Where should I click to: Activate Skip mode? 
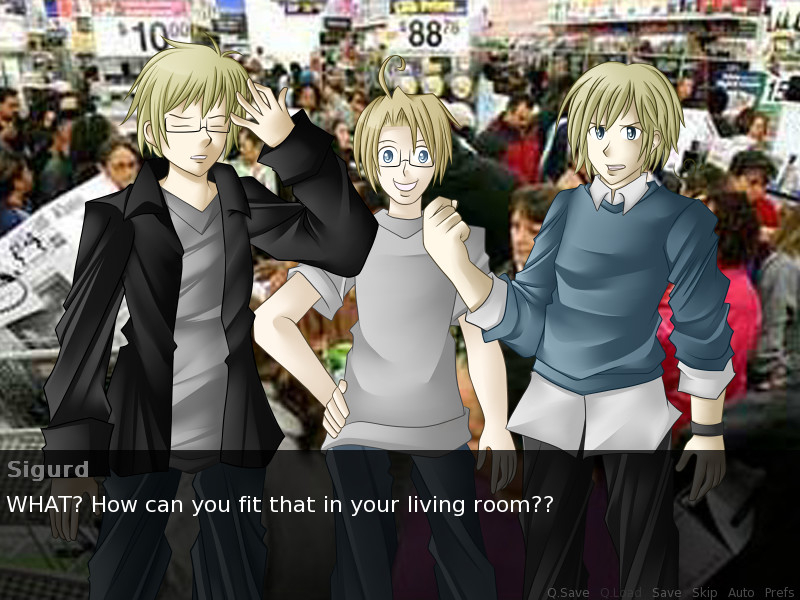704,593
